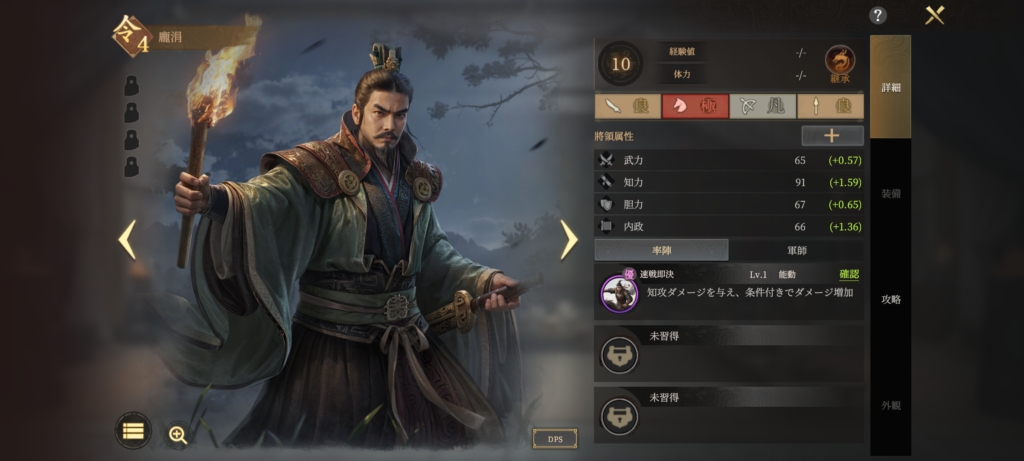The width and height of the screenshot is (1024, 461).
Task: Click 確認 for the 速戦即決 skill
Action: click(x=848, y=274)
